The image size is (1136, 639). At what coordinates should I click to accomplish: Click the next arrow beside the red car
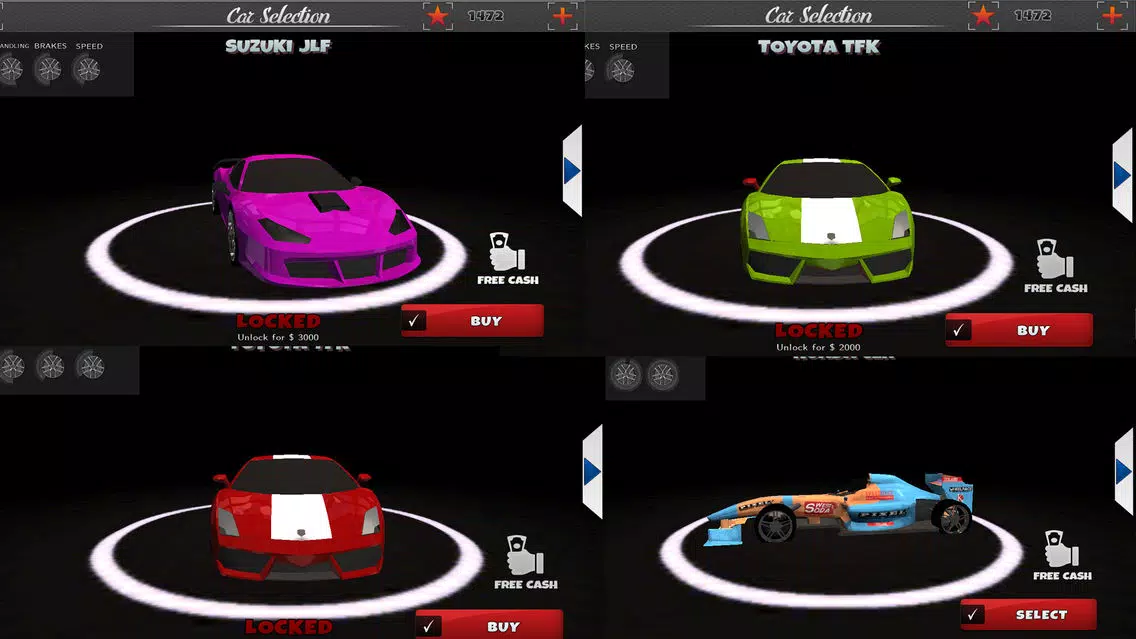pyautogui.click(x=592, y=471)
